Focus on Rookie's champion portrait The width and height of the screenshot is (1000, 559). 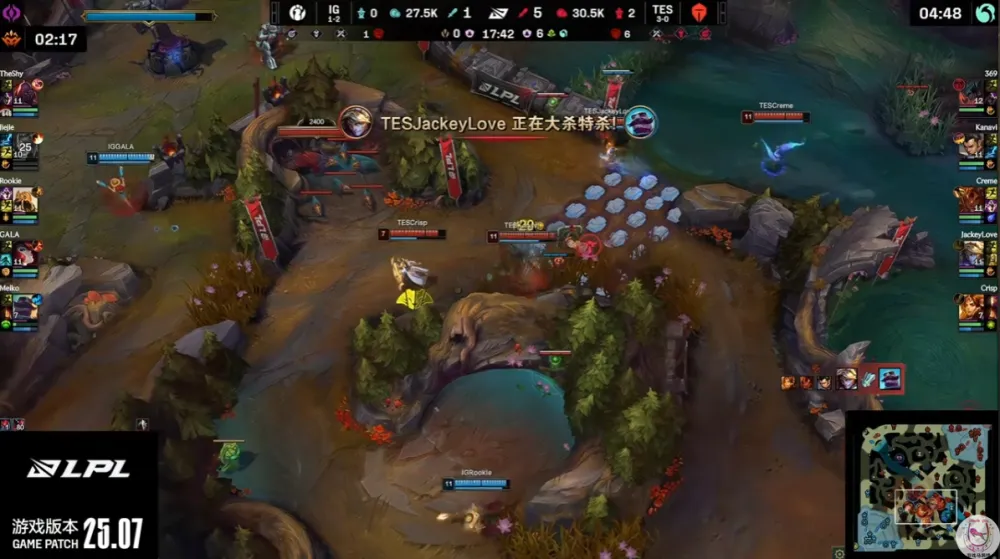pos(25,200)
